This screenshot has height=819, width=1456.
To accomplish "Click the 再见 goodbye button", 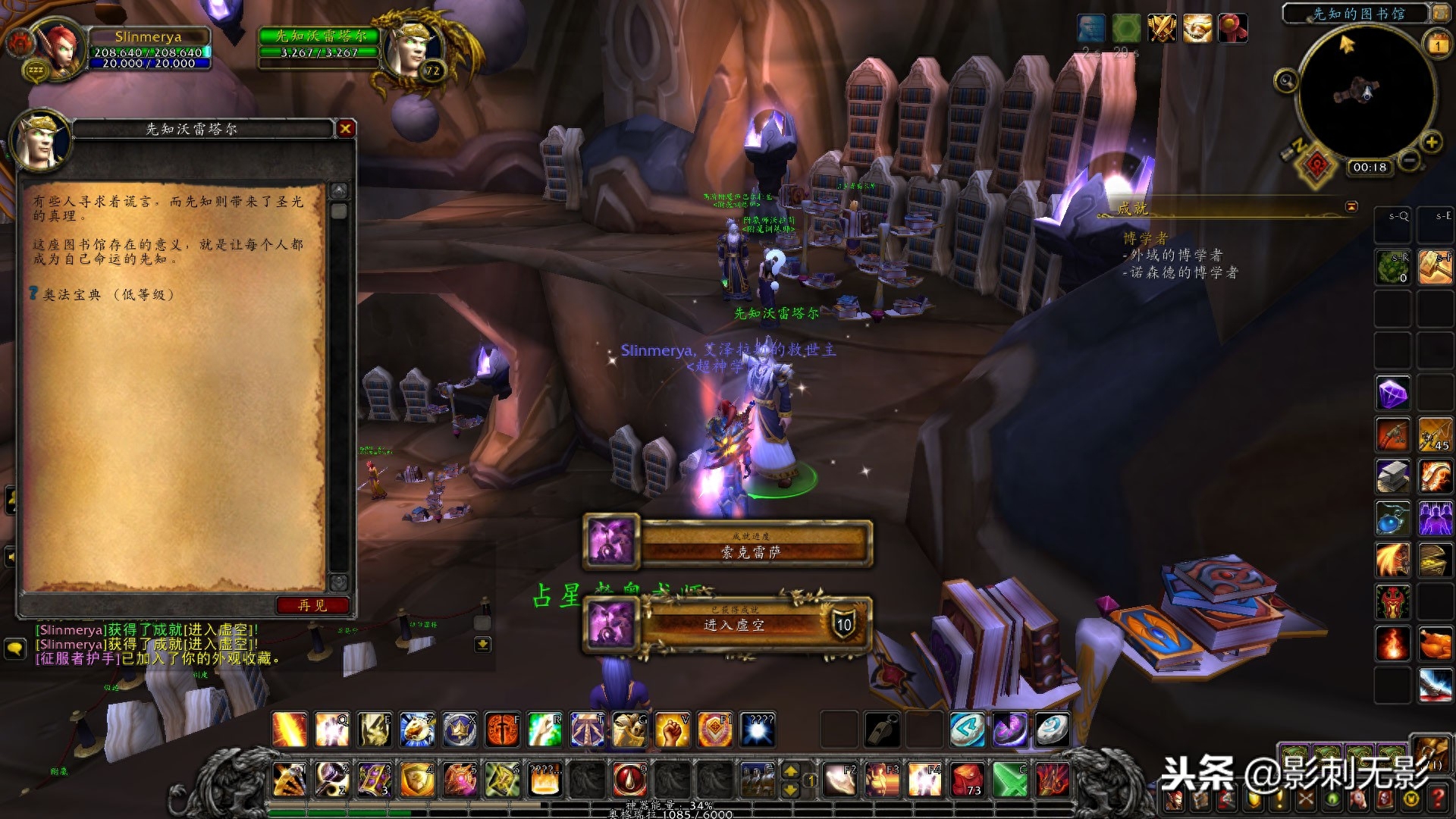I will pos(312,605).
